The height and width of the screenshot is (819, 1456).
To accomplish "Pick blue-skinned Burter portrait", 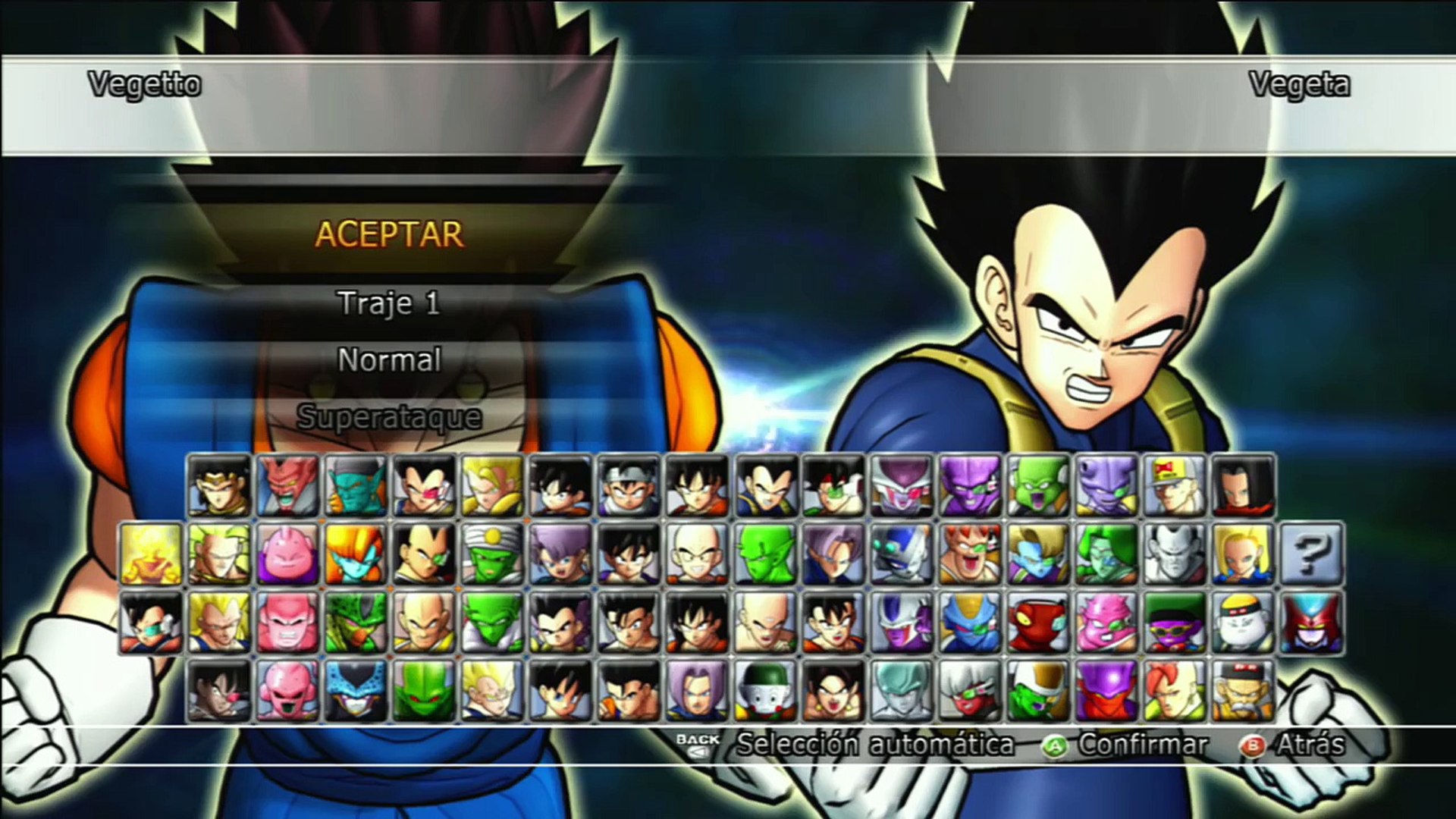I will point(970,623).
